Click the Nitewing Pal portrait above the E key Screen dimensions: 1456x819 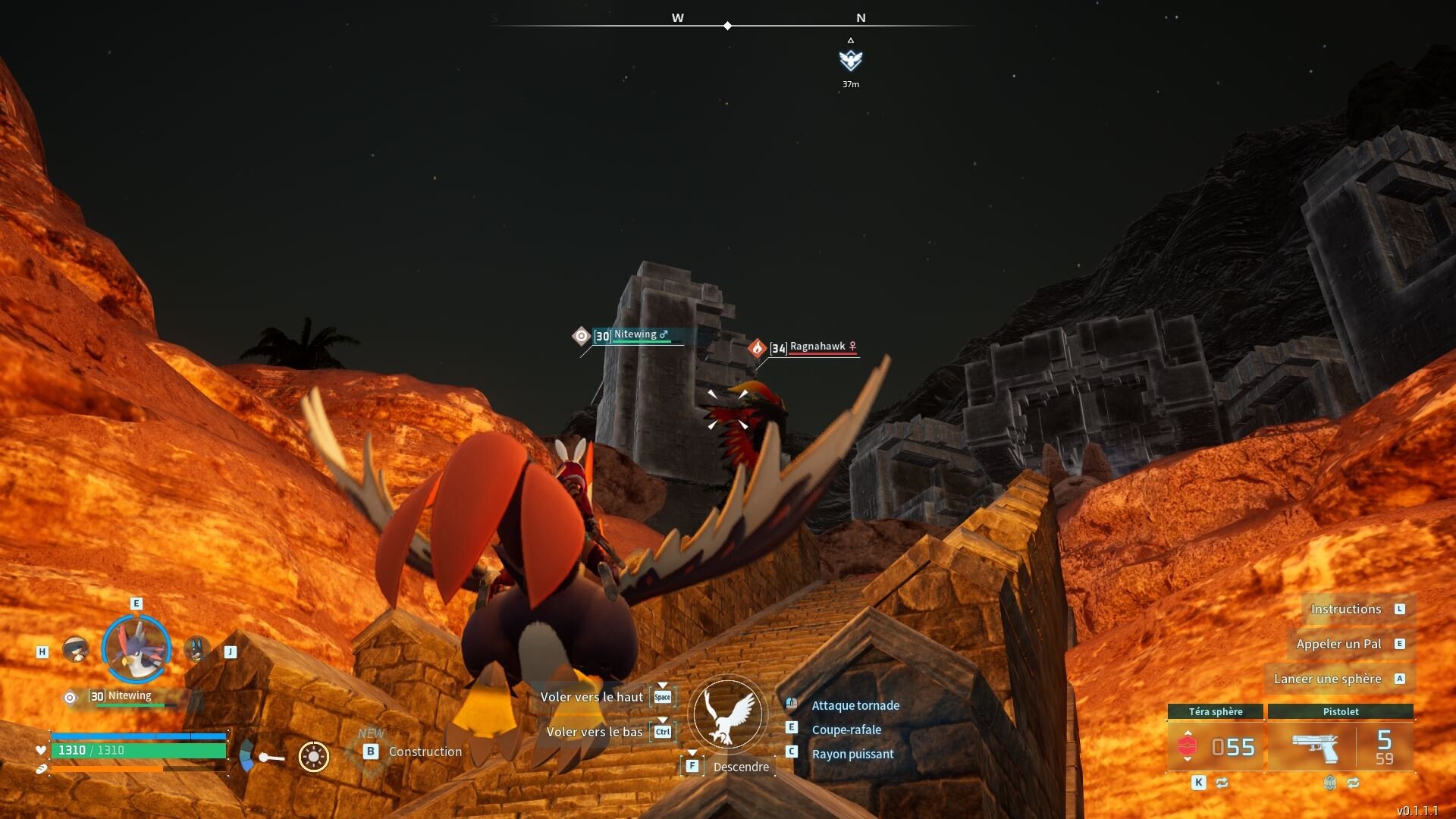tap(136, 648)
